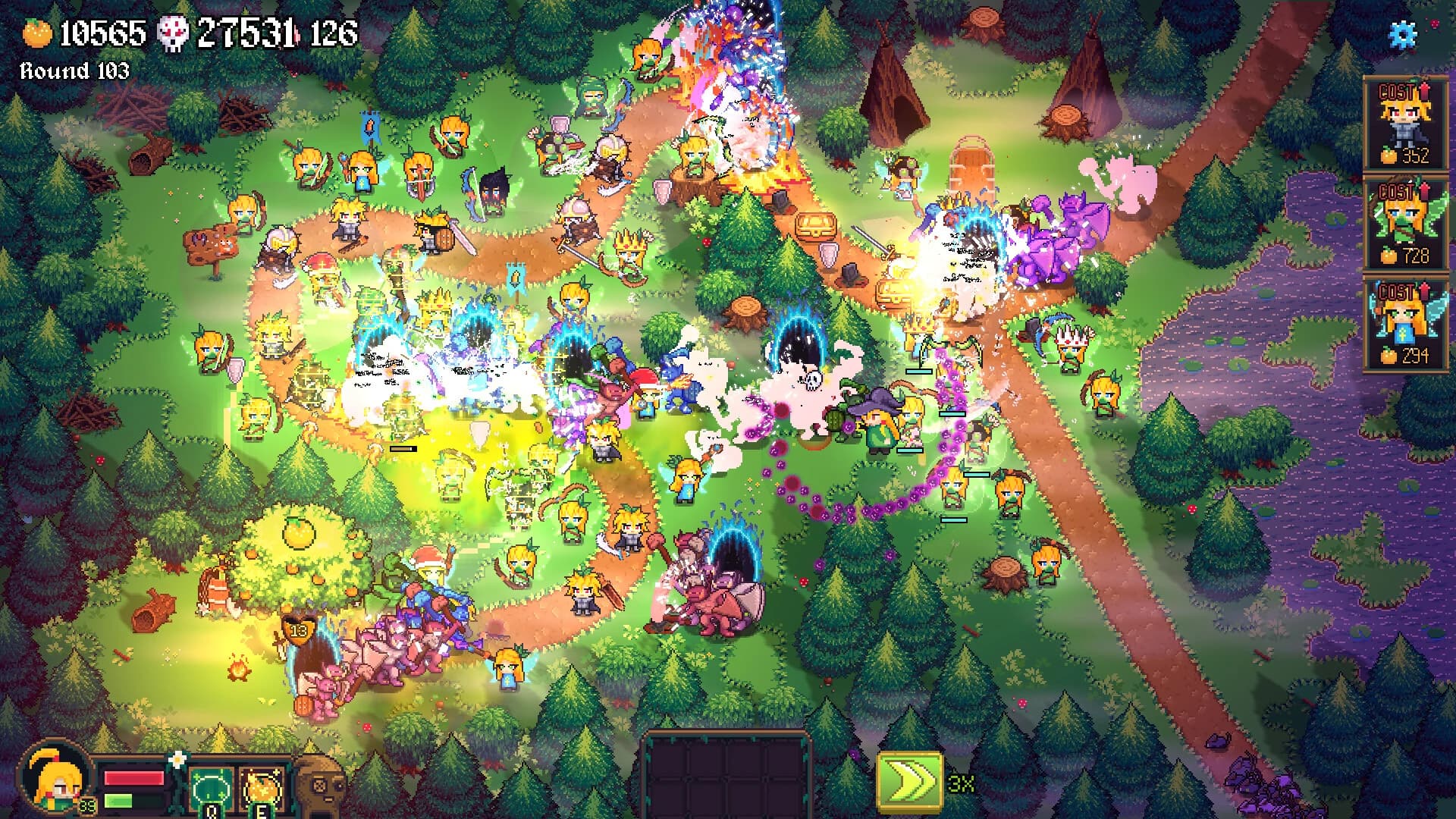1456x819 pixels.
Task: Click the hero level 38 badge
Action: [x=87, y=805]
